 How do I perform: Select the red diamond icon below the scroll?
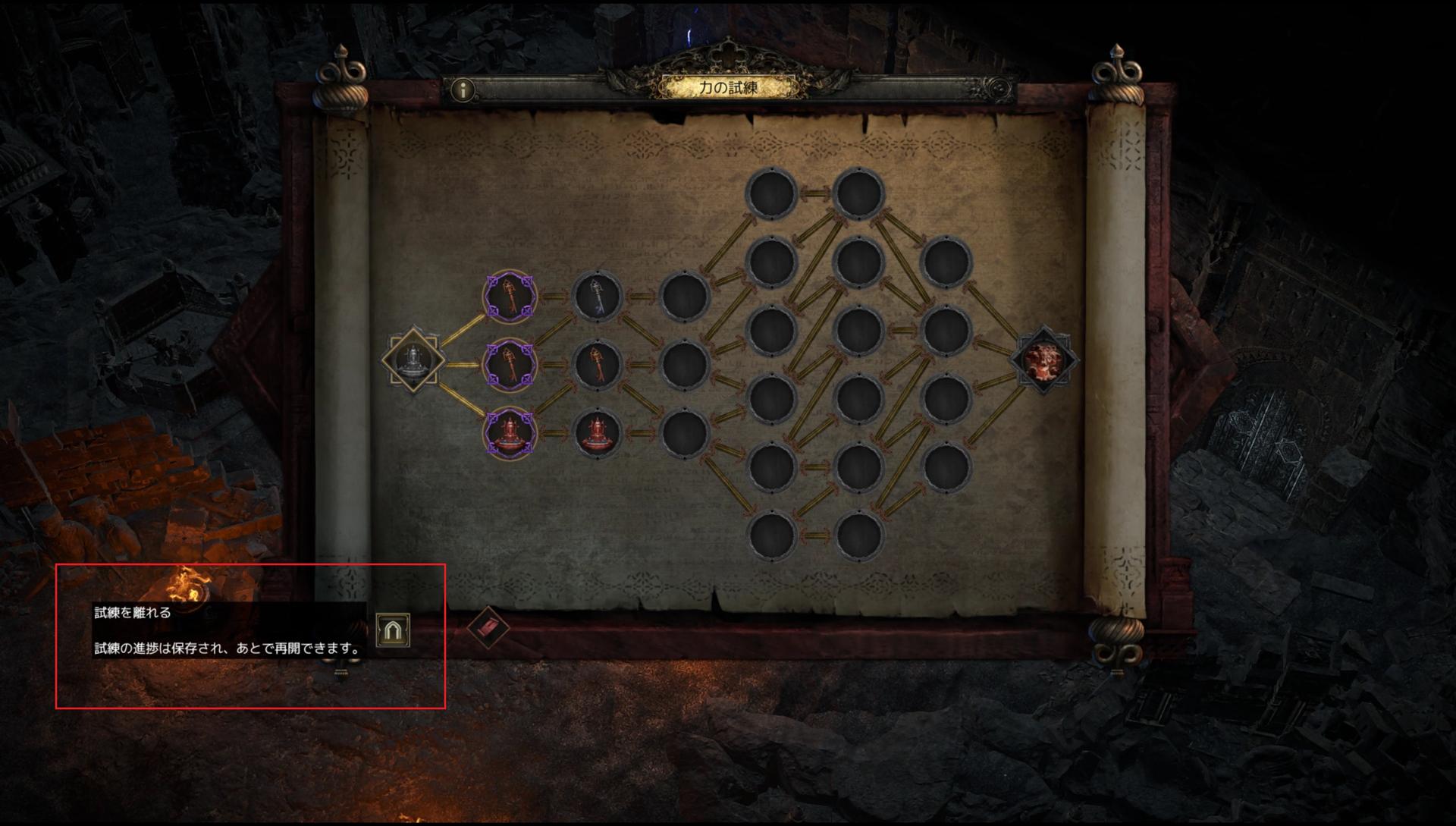click(x=488, y=628)
